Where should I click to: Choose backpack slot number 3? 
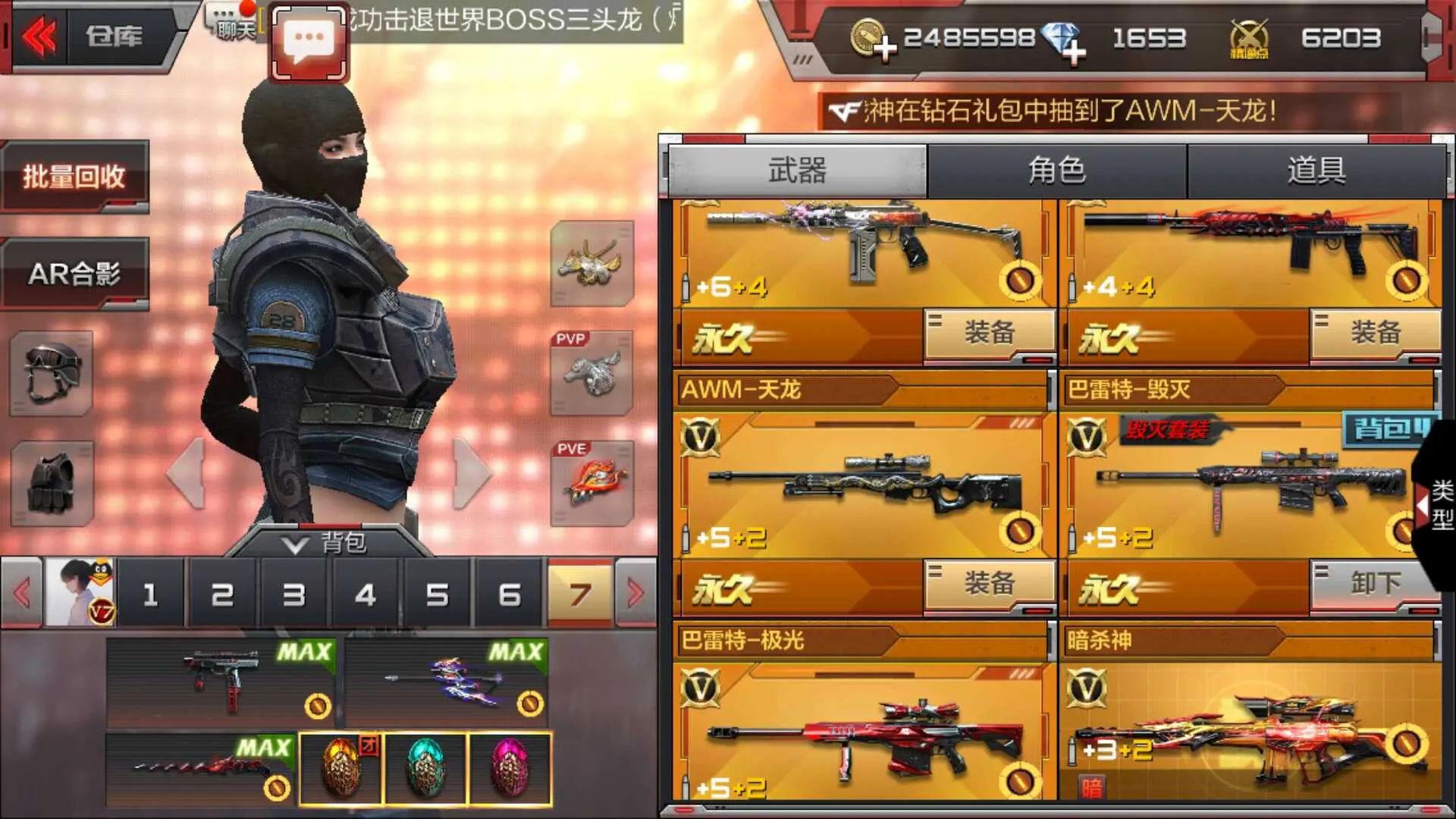[293, 595]
